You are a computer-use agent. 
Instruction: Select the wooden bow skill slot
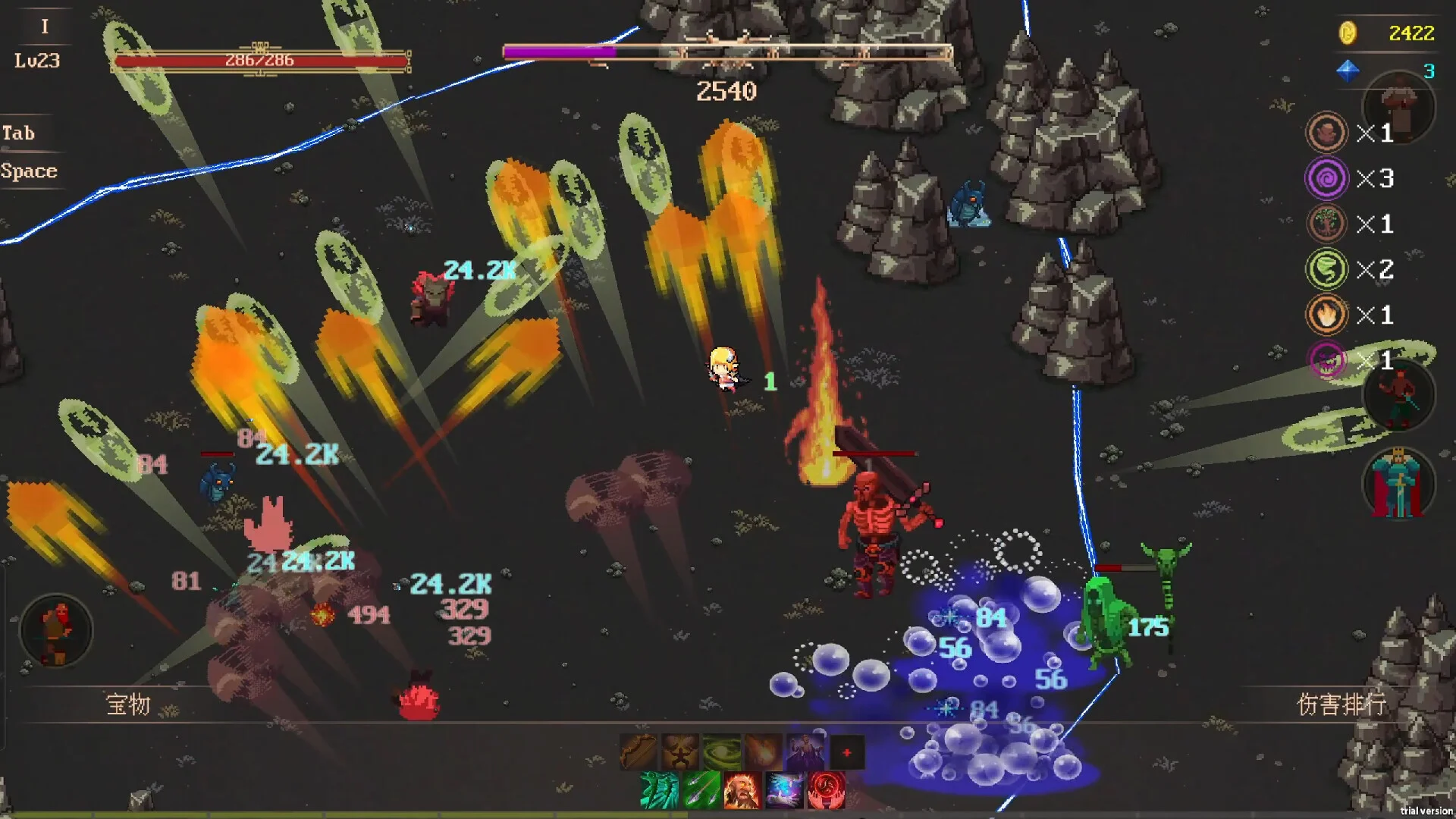point(638,752)
